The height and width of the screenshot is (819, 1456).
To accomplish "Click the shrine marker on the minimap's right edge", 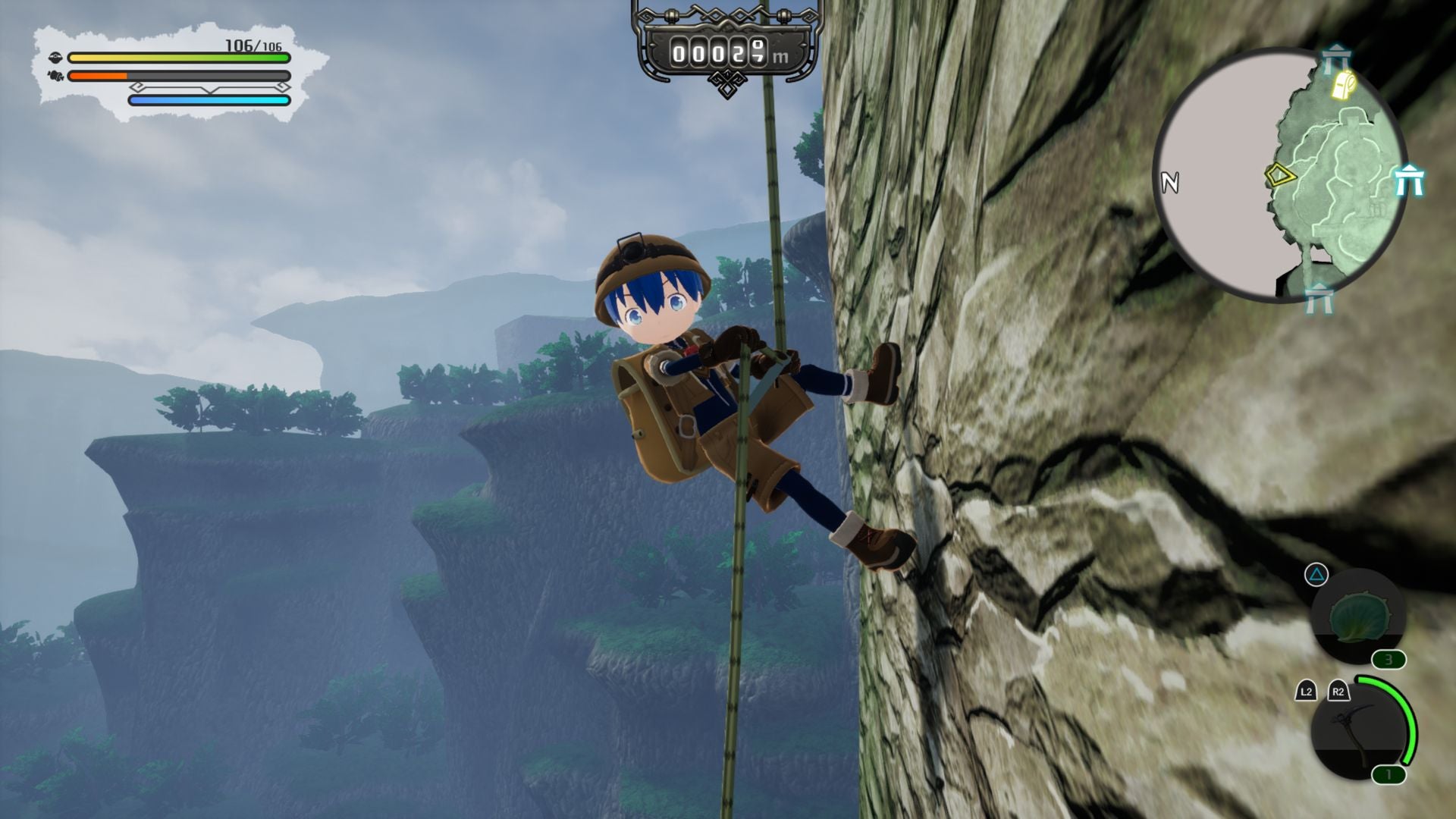I will 1409,180.
